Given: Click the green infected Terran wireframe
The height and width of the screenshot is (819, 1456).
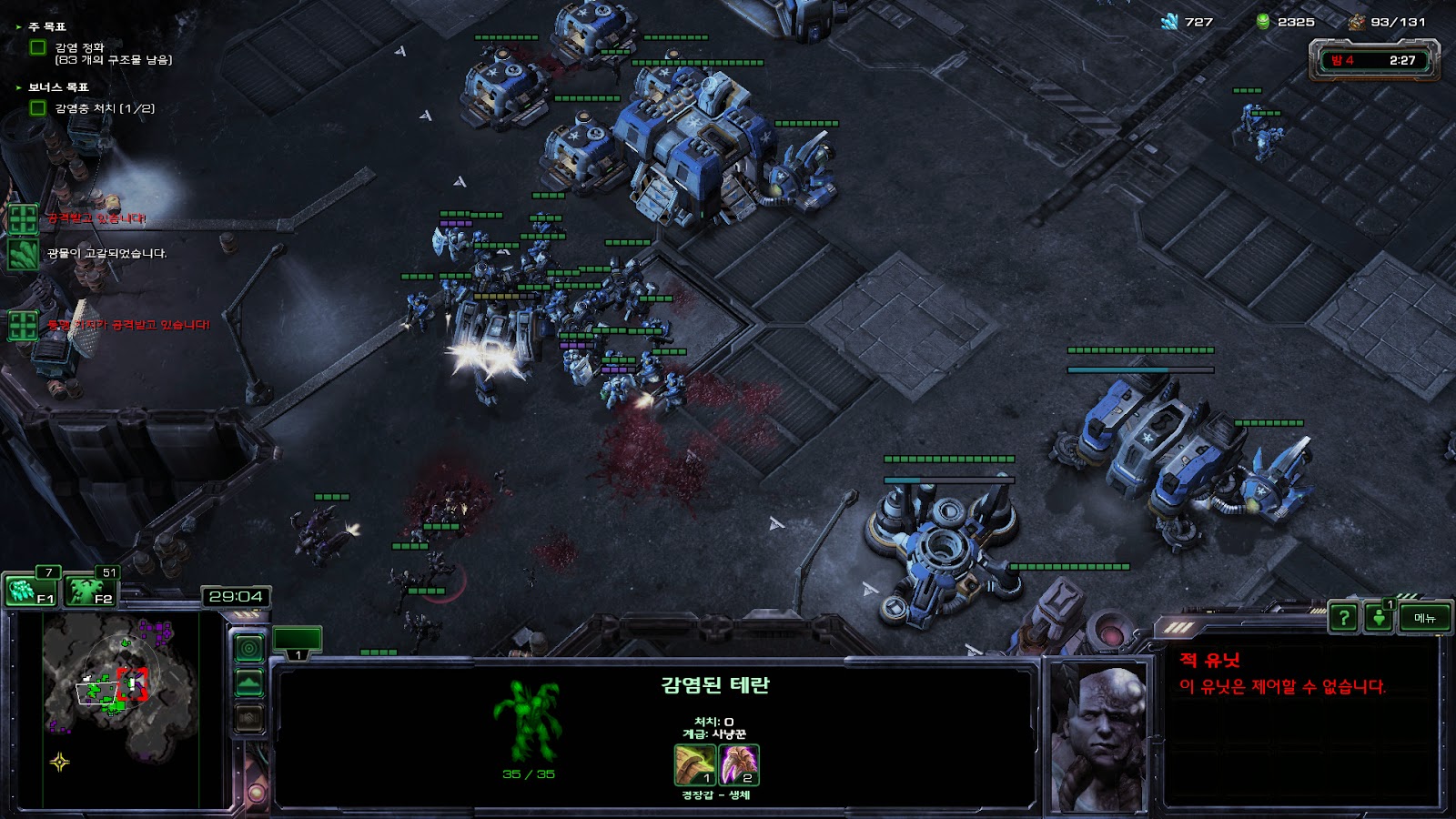Looking at the screenshot, I should [528, 721].
